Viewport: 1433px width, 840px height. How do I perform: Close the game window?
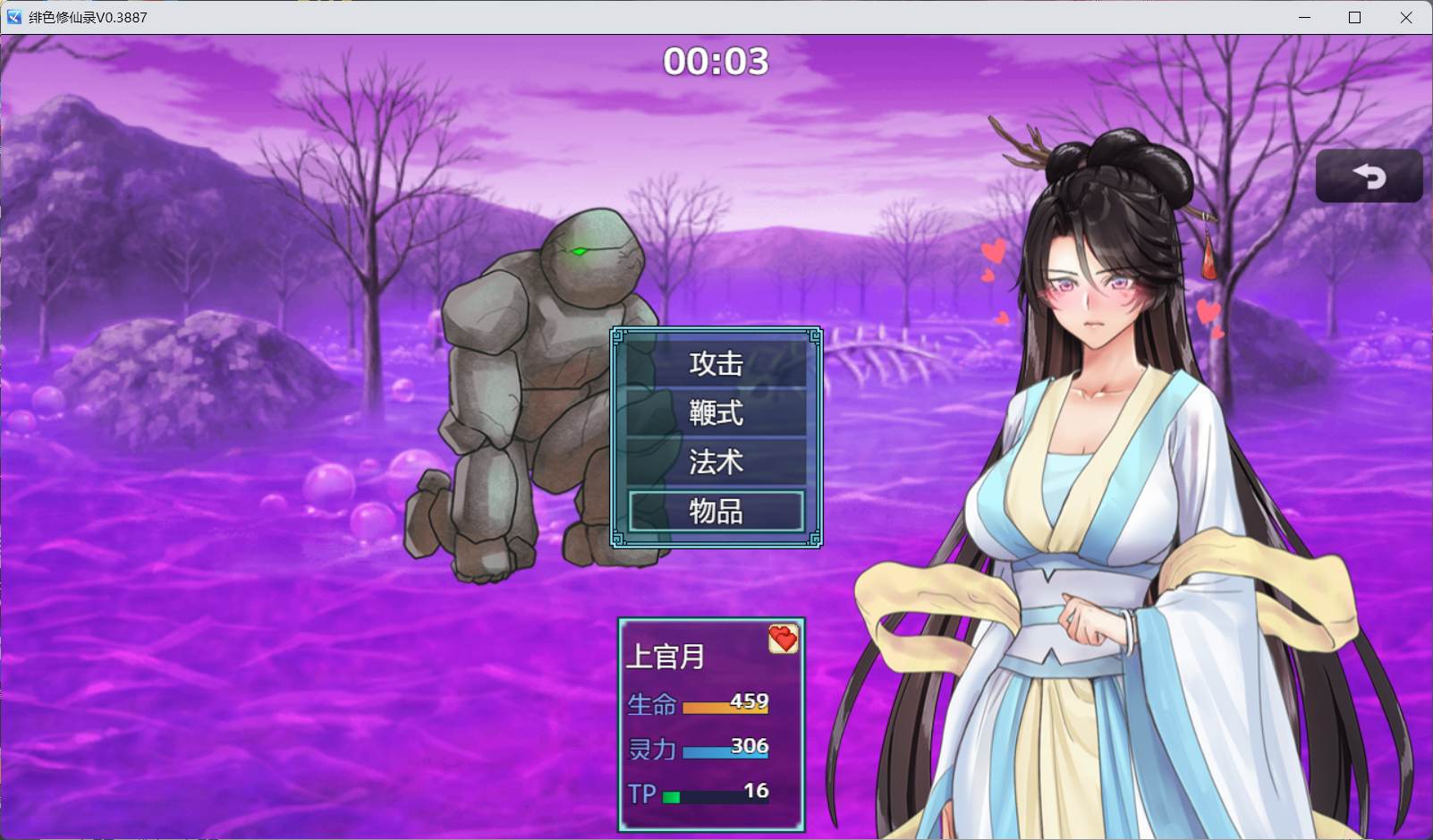(1406, 17)
